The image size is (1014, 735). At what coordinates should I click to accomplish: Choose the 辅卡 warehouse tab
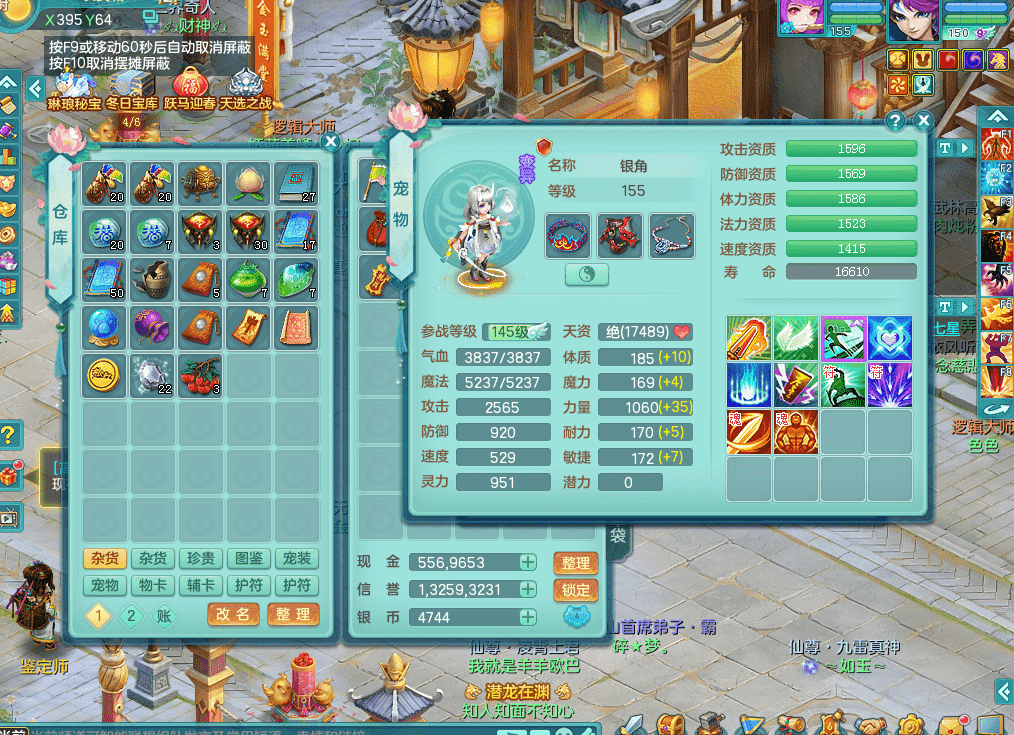pos(200,585)
